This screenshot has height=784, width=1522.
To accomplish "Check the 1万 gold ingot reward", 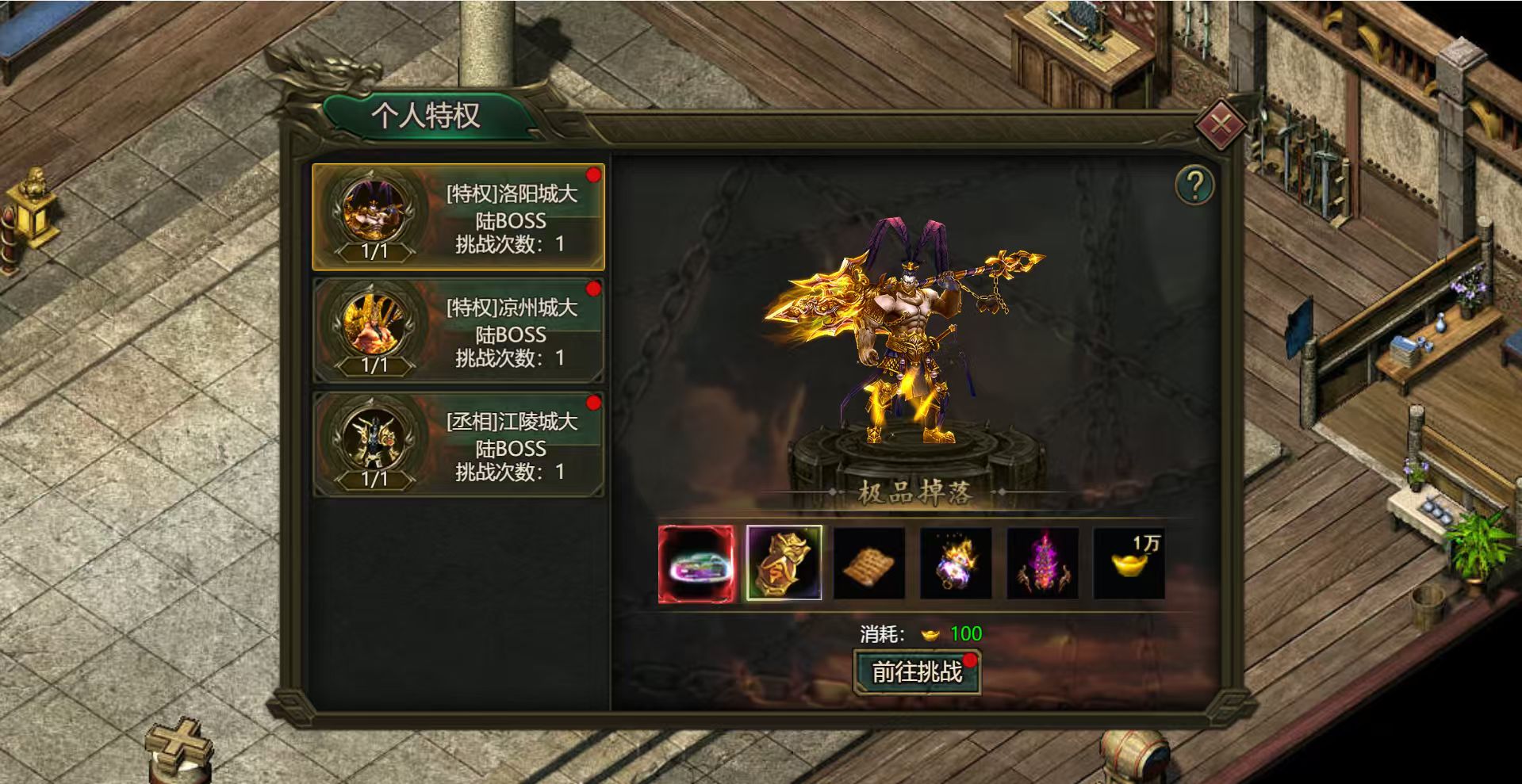I will point(1129,564).
